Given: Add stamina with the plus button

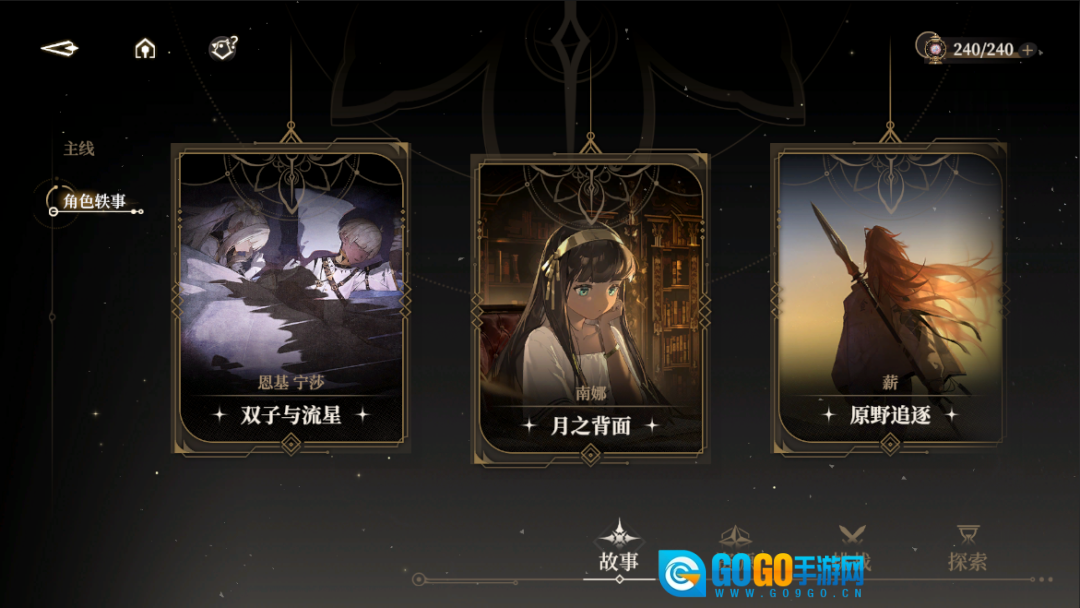Looking at the screenshot, I should pyautogui.click(x=1028, y=50).
